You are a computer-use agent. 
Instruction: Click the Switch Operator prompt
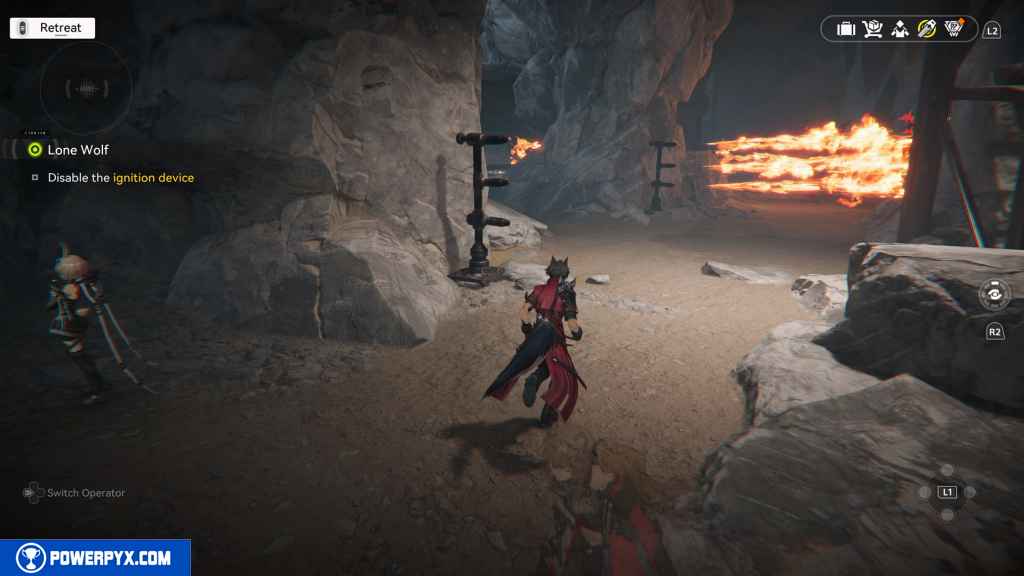click(x=75, y=493)
